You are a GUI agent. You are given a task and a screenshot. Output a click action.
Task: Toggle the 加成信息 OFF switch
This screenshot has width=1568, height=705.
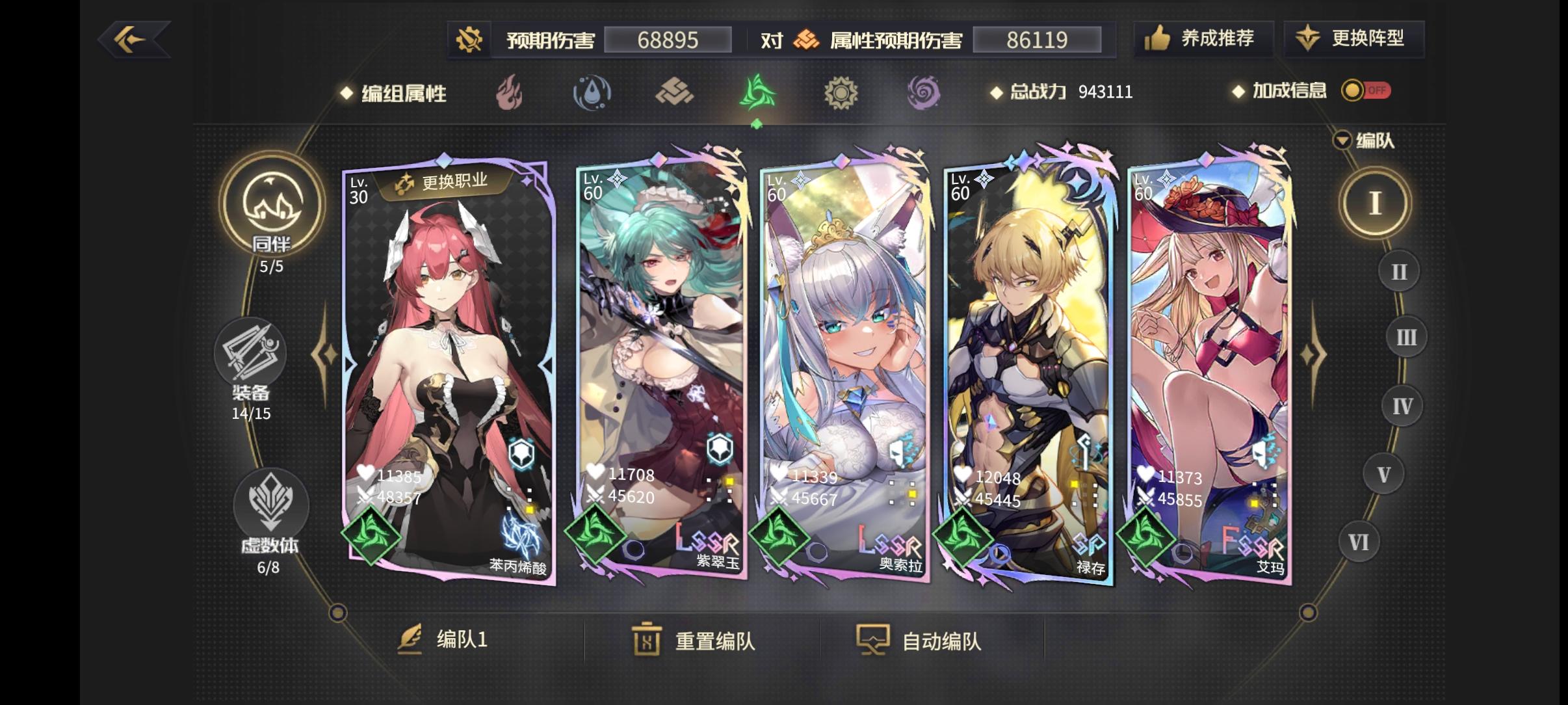[x=1364, y=91]
